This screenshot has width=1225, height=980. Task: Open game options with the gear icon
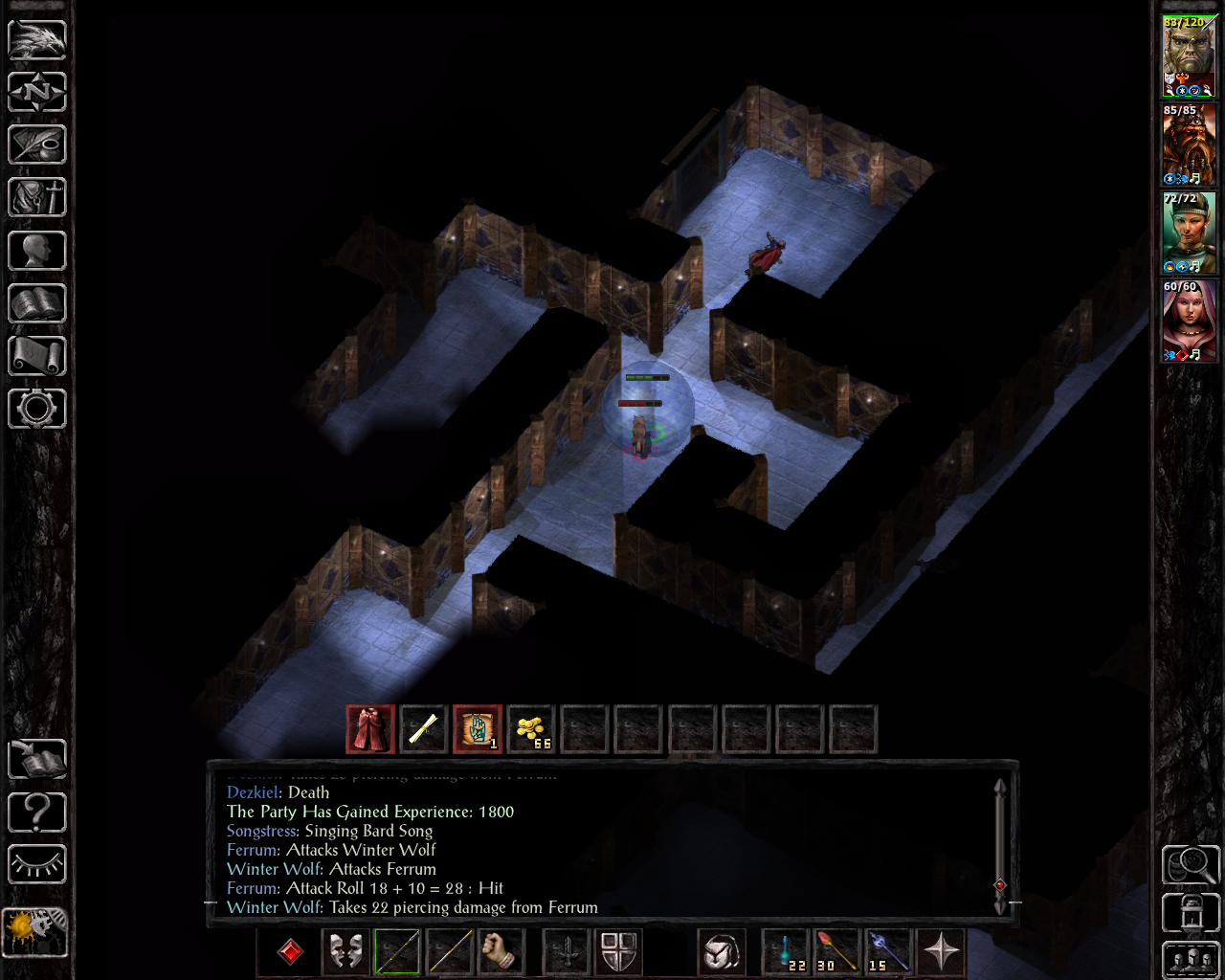pyautogui.click(x=36, y=409)
